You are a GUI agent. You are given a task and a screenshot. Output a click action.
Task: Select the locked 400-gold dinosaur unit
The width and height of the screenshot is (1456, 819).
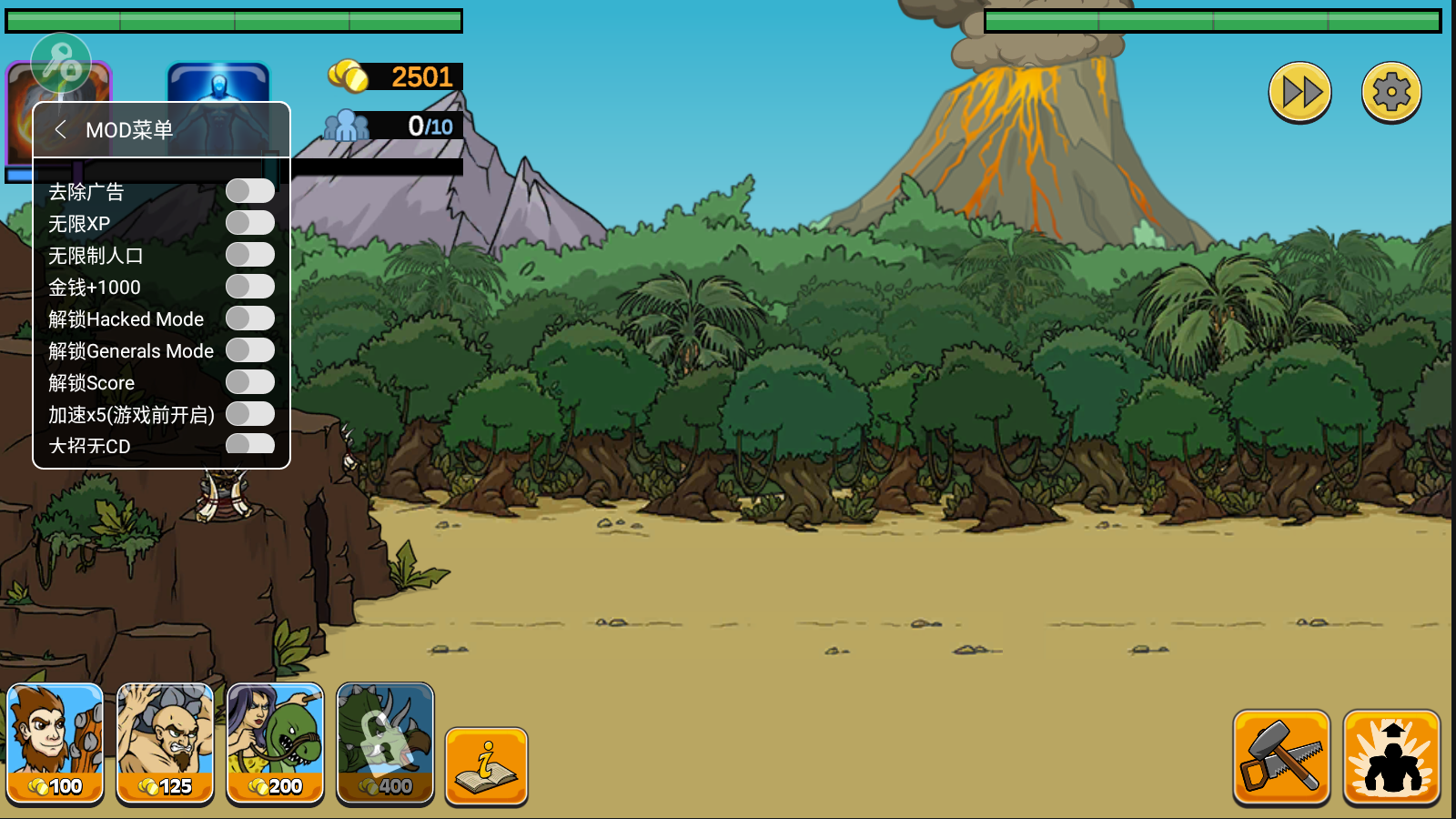pyautogui.click(x=385, y=743)
